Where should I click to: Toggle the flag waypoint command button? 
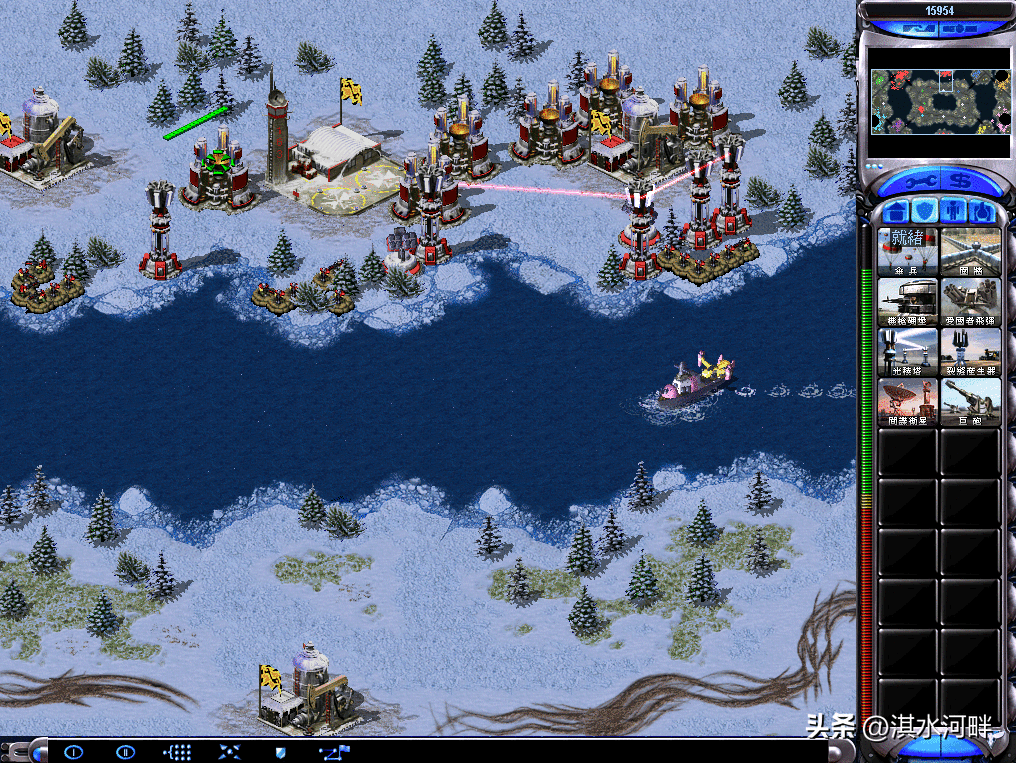(333, 751)
